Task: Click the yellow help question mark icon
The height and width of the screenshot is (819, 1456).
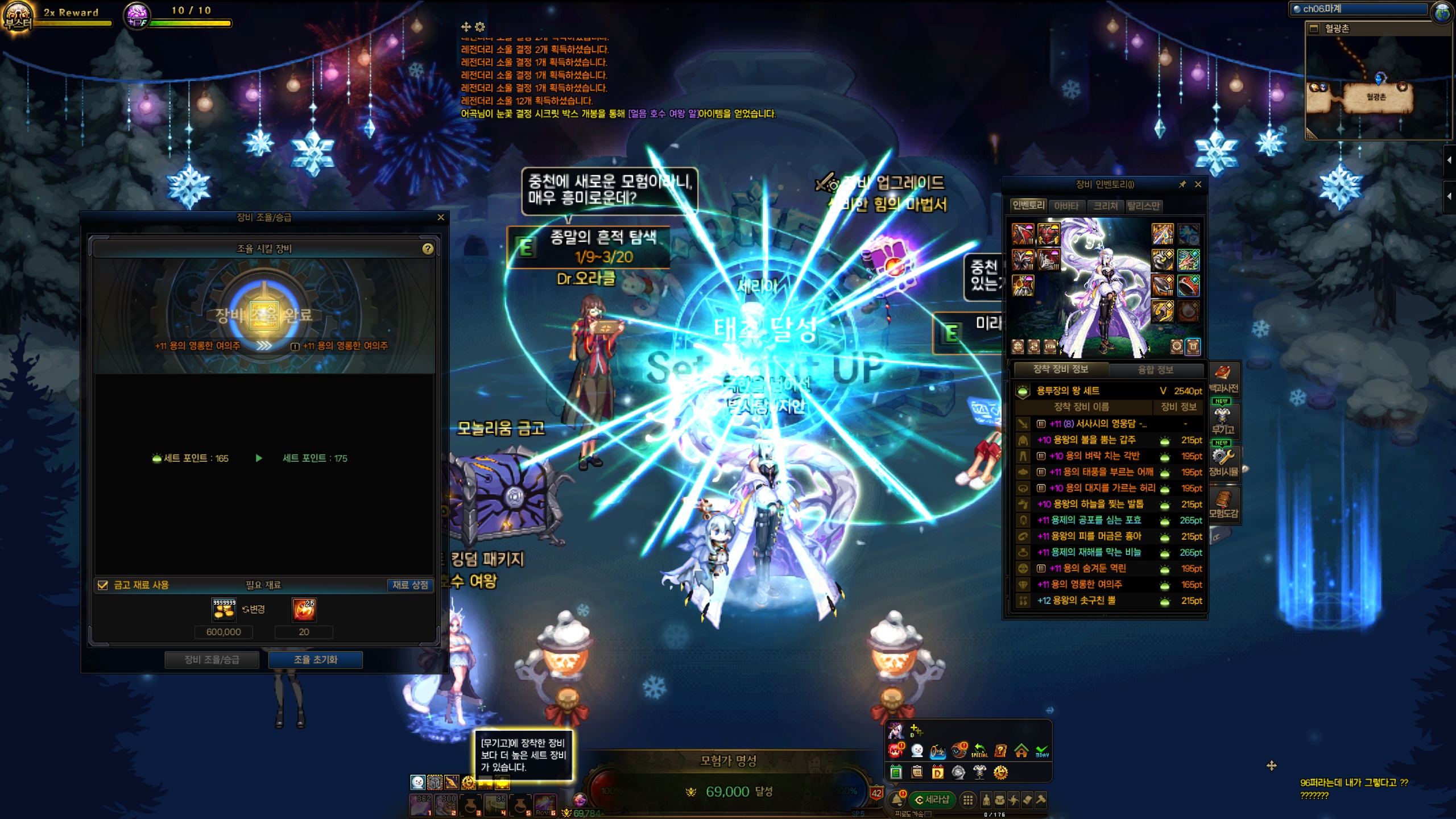Action: [428, 249]
